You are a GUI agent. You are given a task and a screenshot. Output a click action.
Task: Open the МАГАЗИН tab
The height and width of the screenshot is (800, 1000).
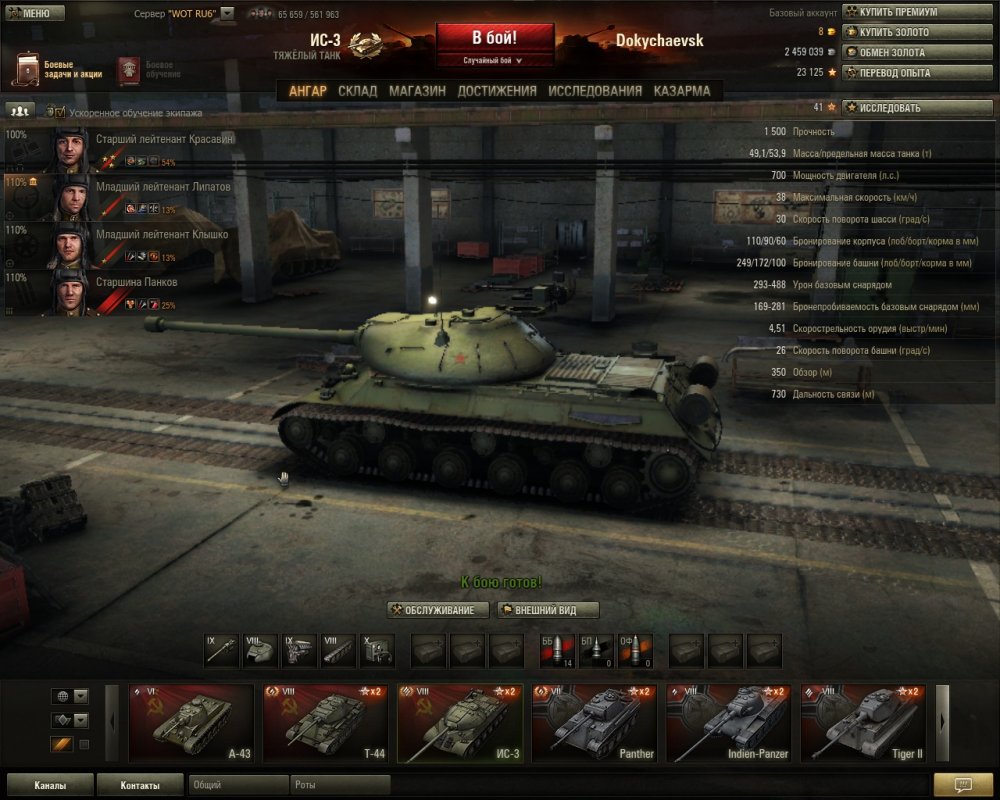click(417, 91)
